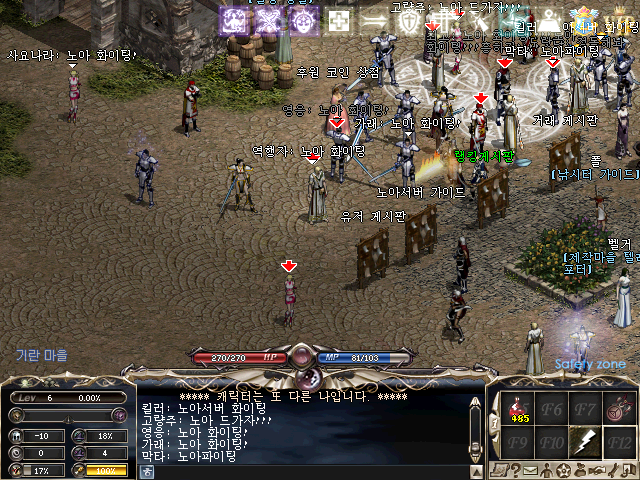Screen dimensions: 640x480
Task: Open the inventory bag icon
Action: [x=581, y=470]
